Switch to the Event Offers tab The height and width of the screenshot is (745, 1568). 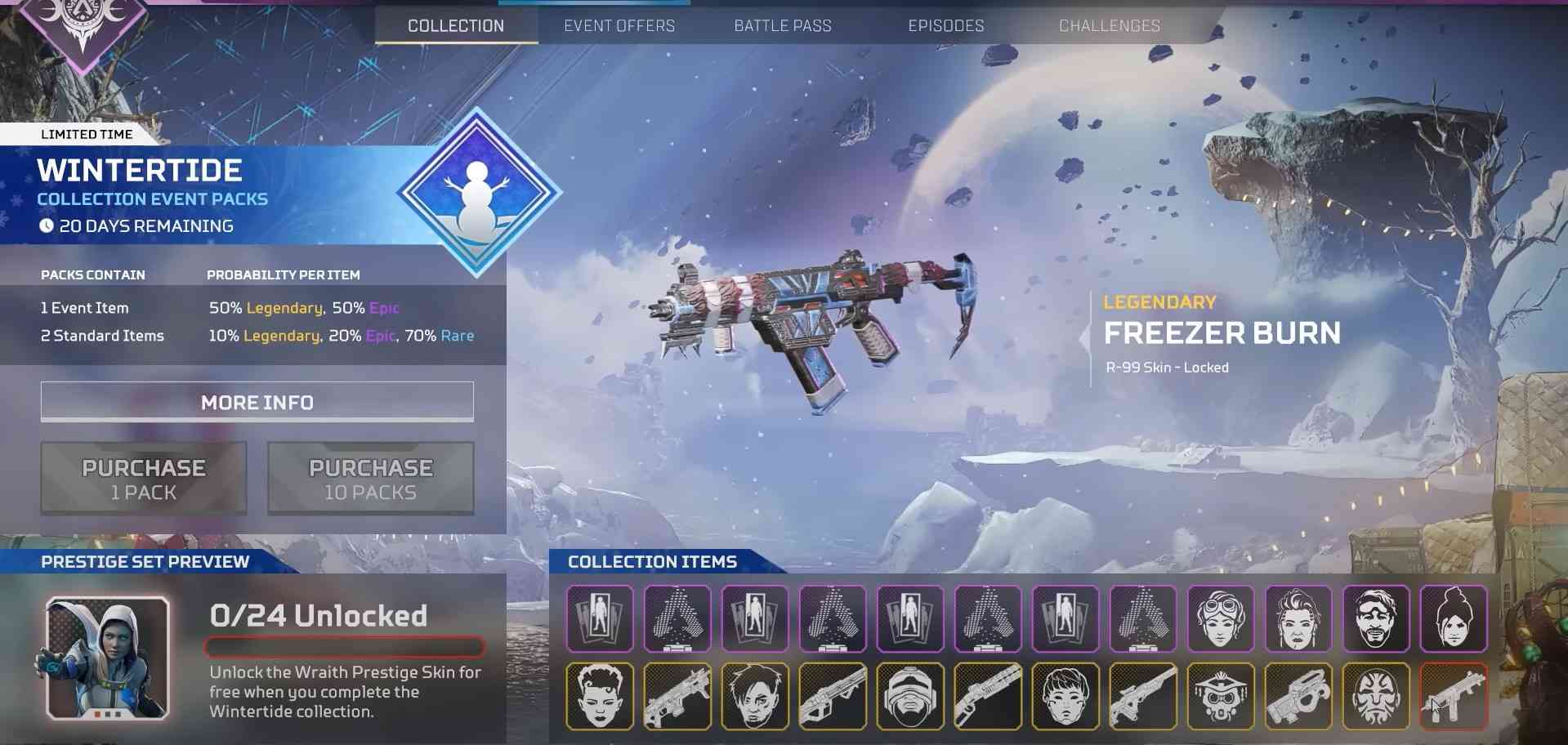619,26
